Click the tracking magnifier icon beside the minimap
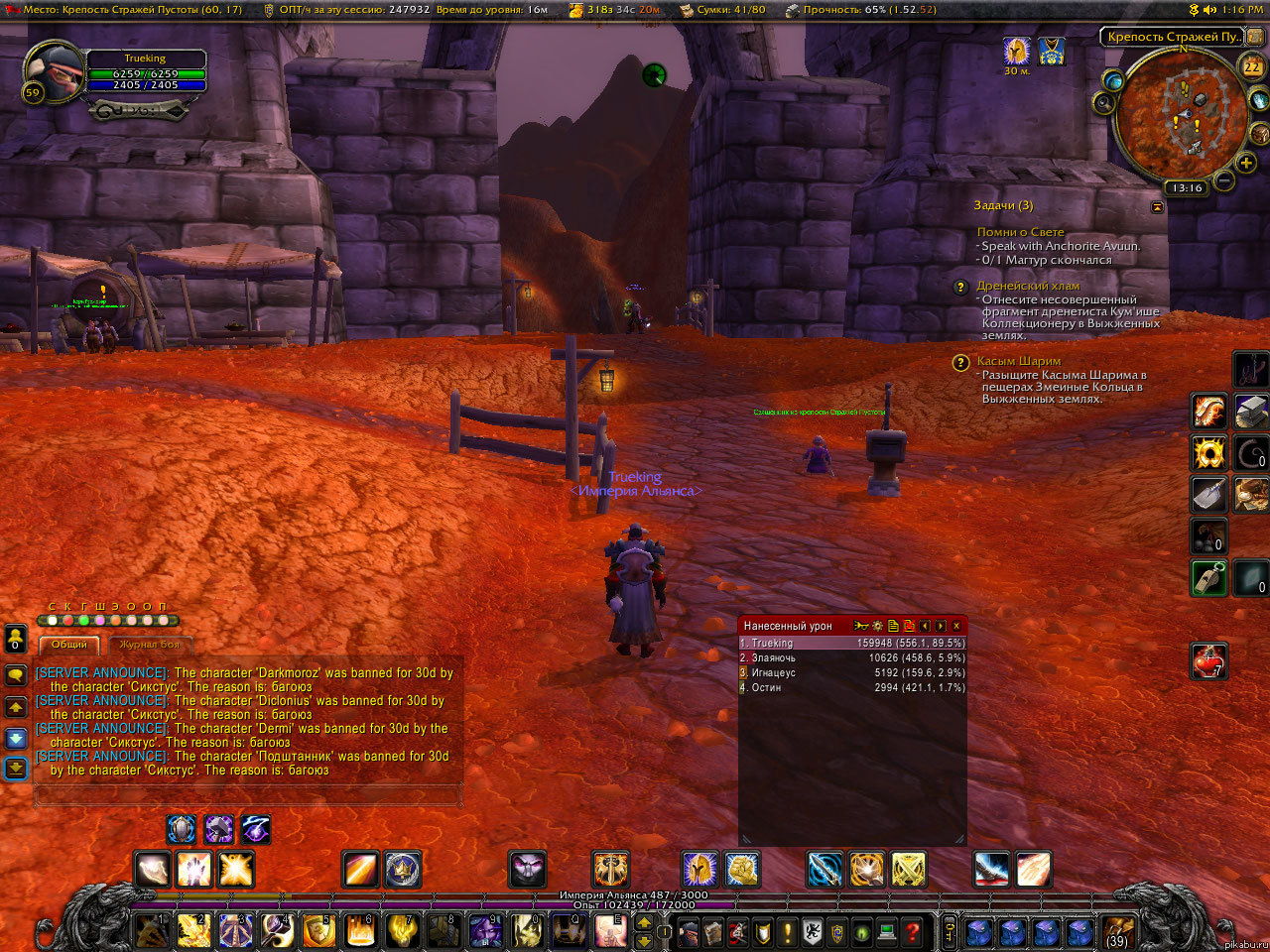 click(1103, 104)
